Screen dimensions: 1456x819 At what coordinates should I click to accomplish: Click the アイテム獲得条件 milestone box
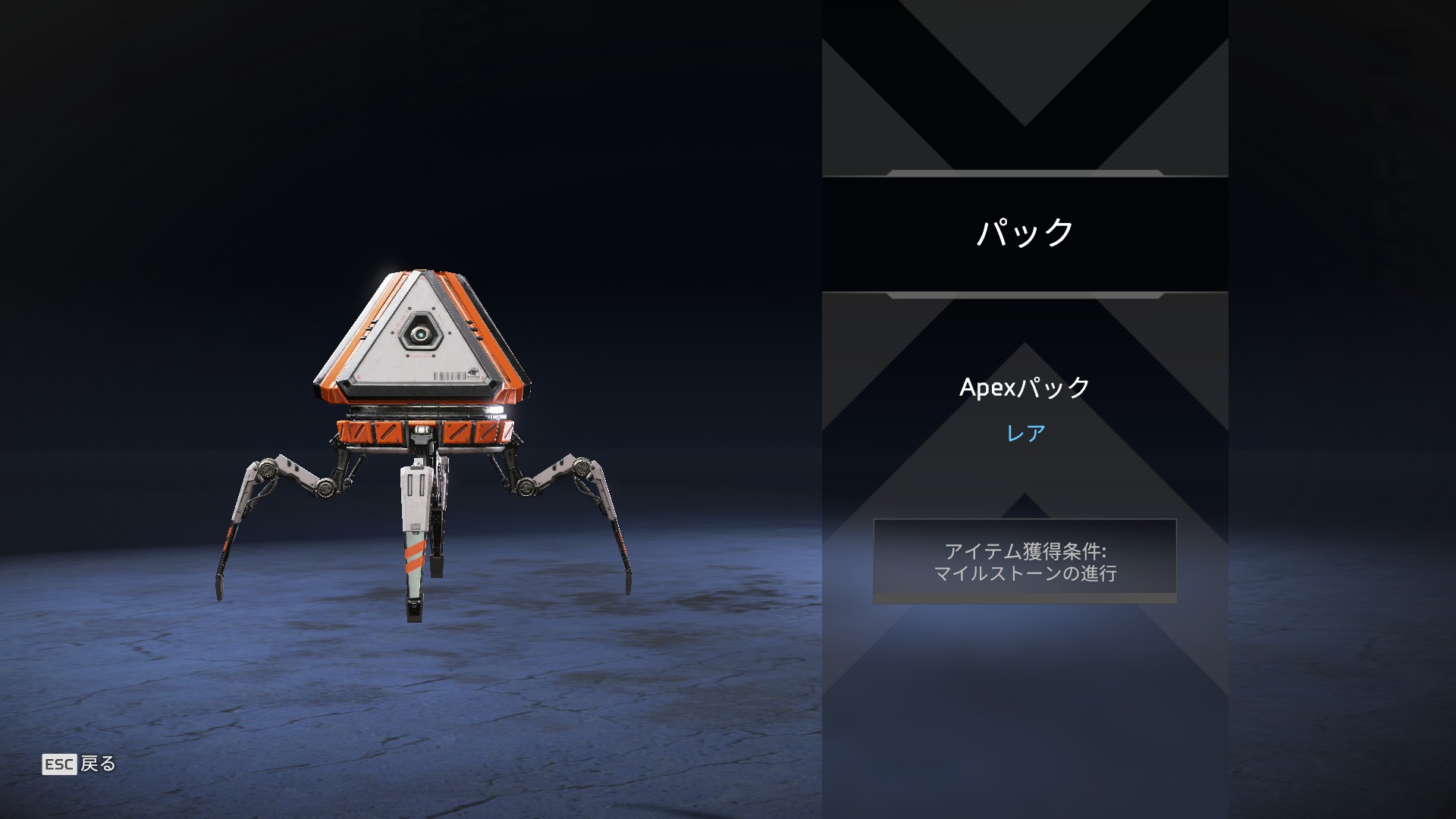tap(1025, 561)
